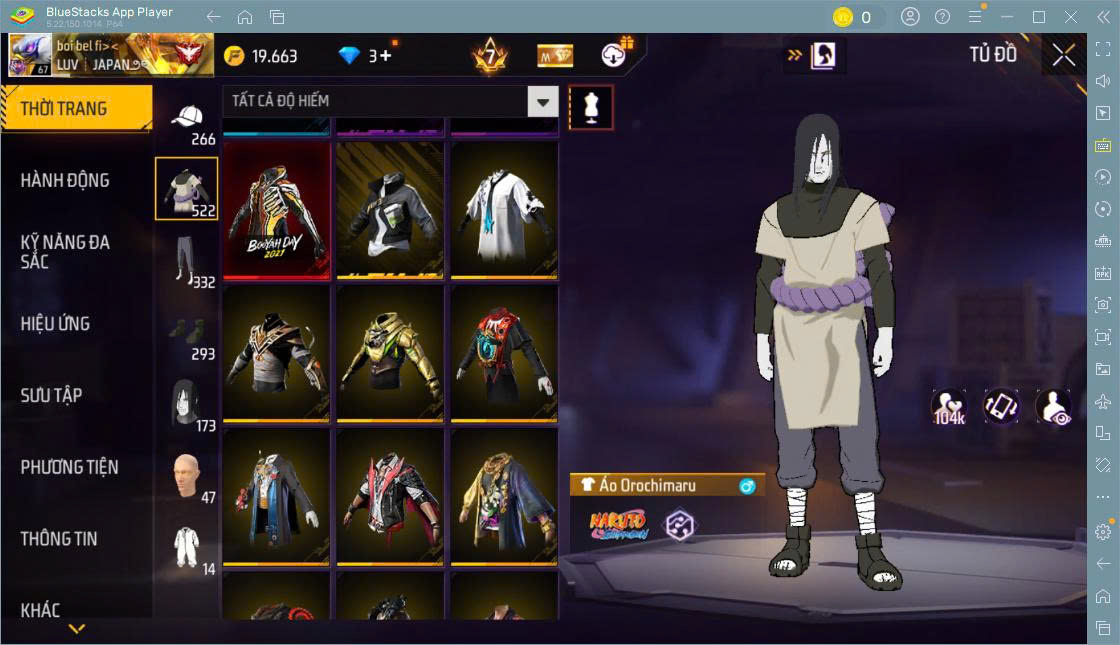The width and height of the screenshot is (1120, 645).
Task: Show the Phương Tiện tab
Action: tap(69, 467)
